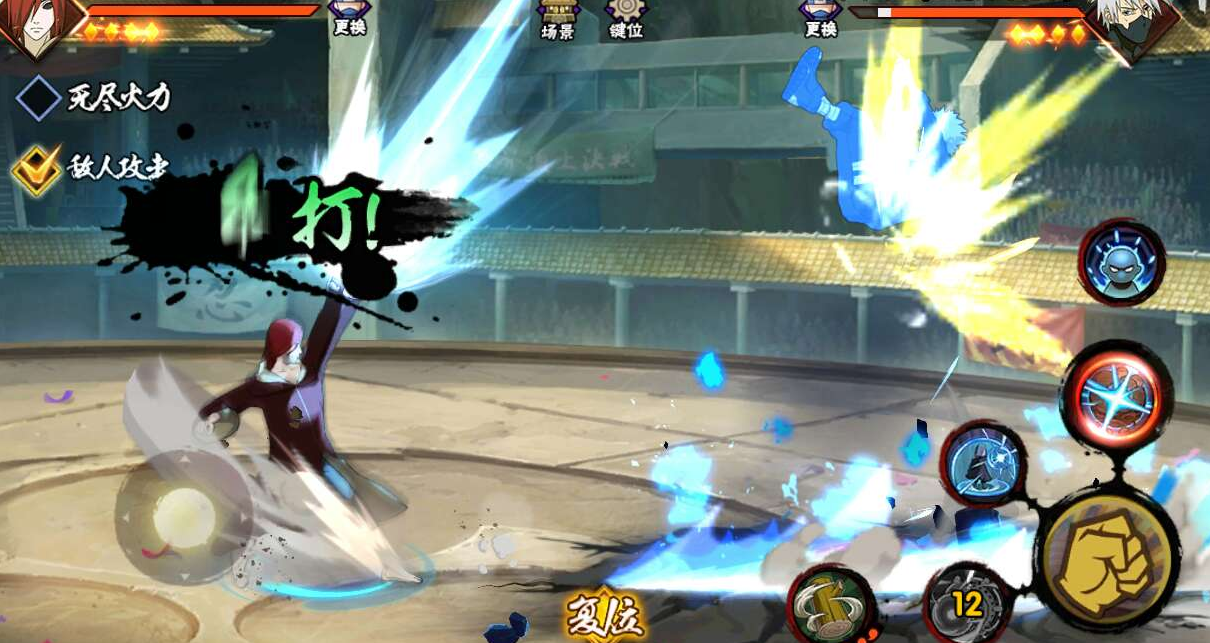
Task: Toggle the 无尽火力 checkbox
Action: [39, 98]
